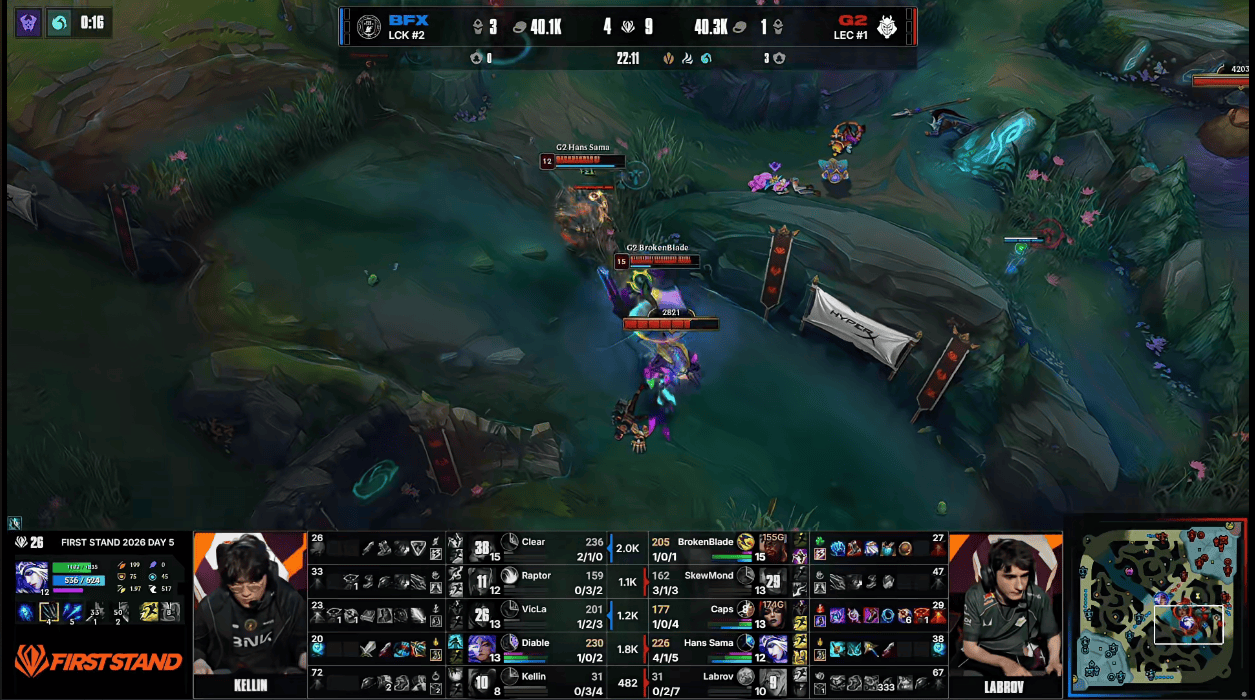Viewport: 1255px width, 700px height.
Task: Select Diable's champion portrait in scoreboard
Action: [481, 649]
